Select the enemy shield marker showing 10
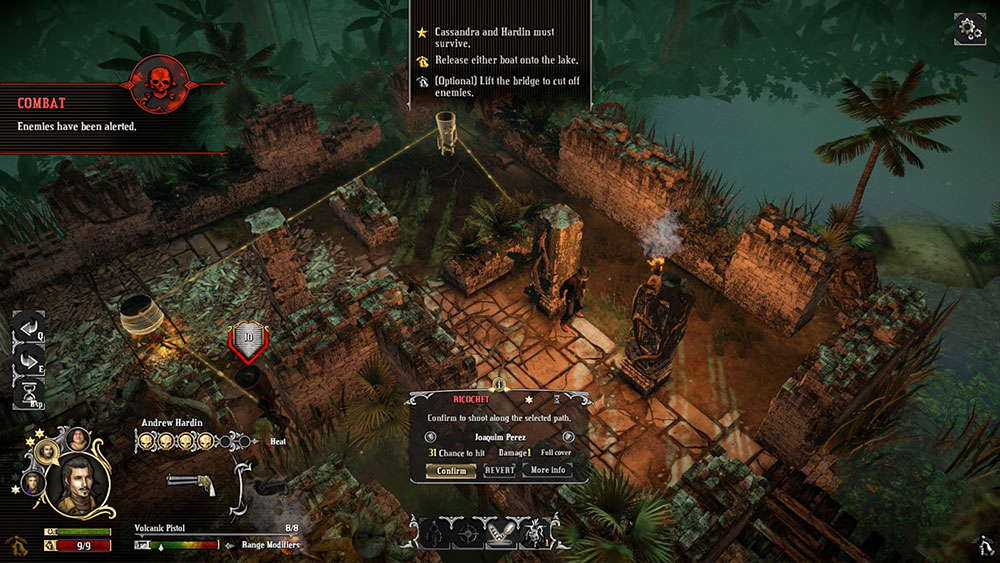The width and height of the screenshot is (1000, 563). [247, 339]
